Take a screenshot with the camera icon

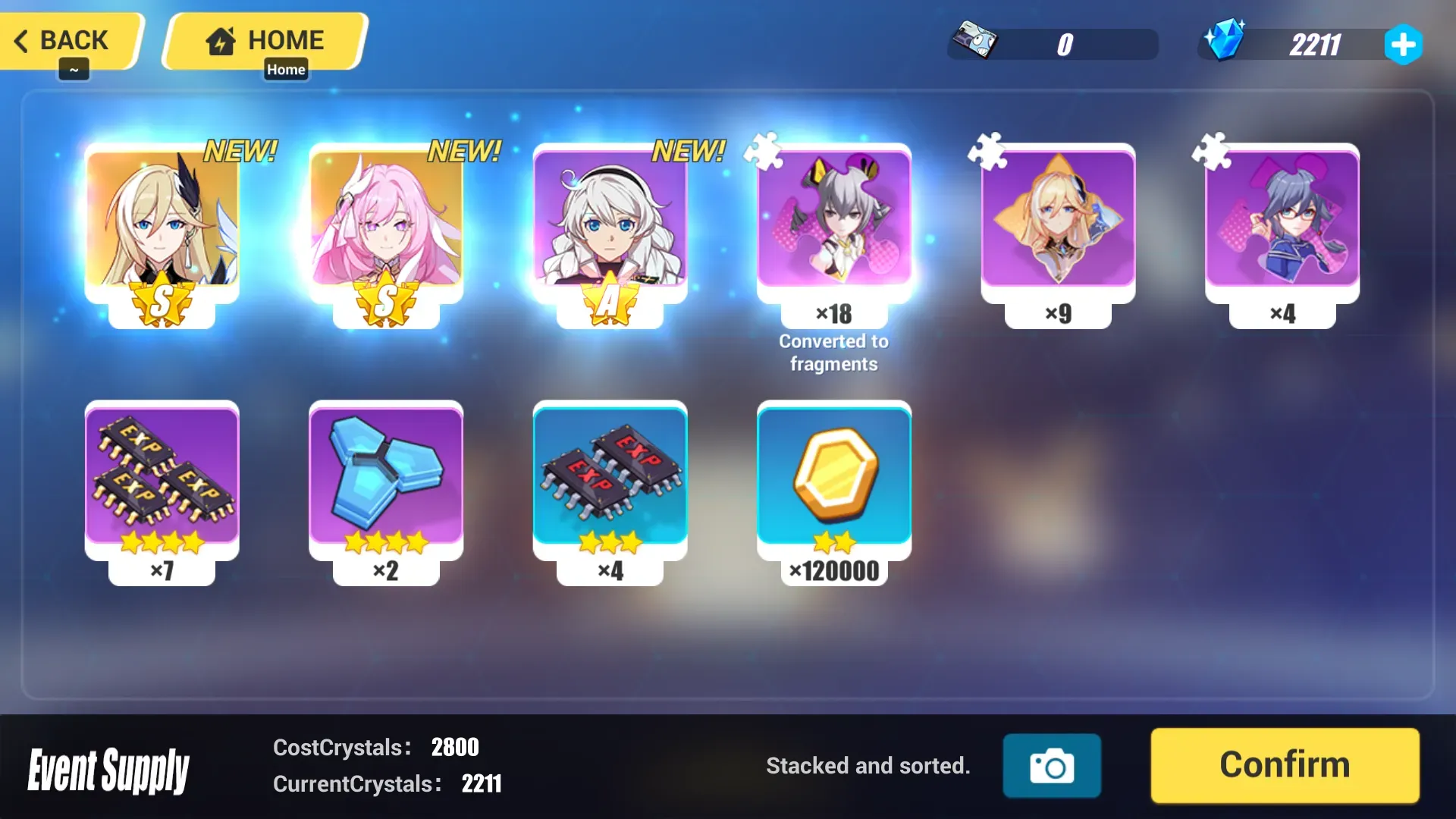click(x=1051, y=765)
